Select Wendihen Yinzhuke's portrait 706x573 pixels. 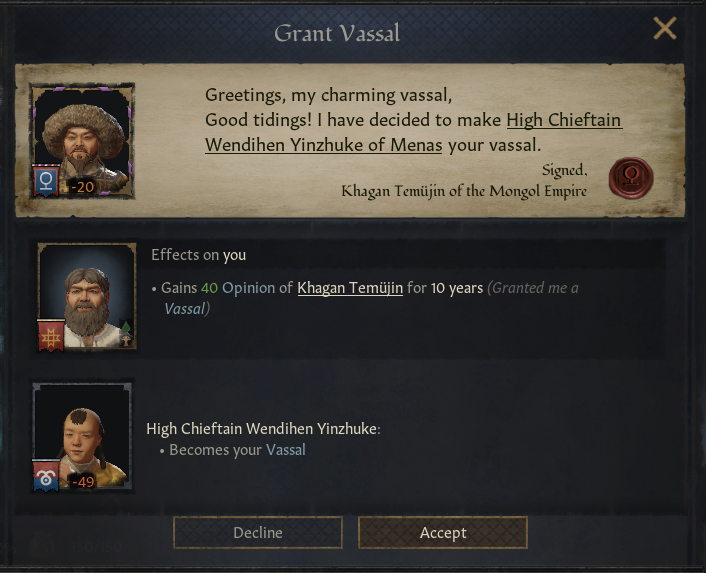tap(84, 432)
